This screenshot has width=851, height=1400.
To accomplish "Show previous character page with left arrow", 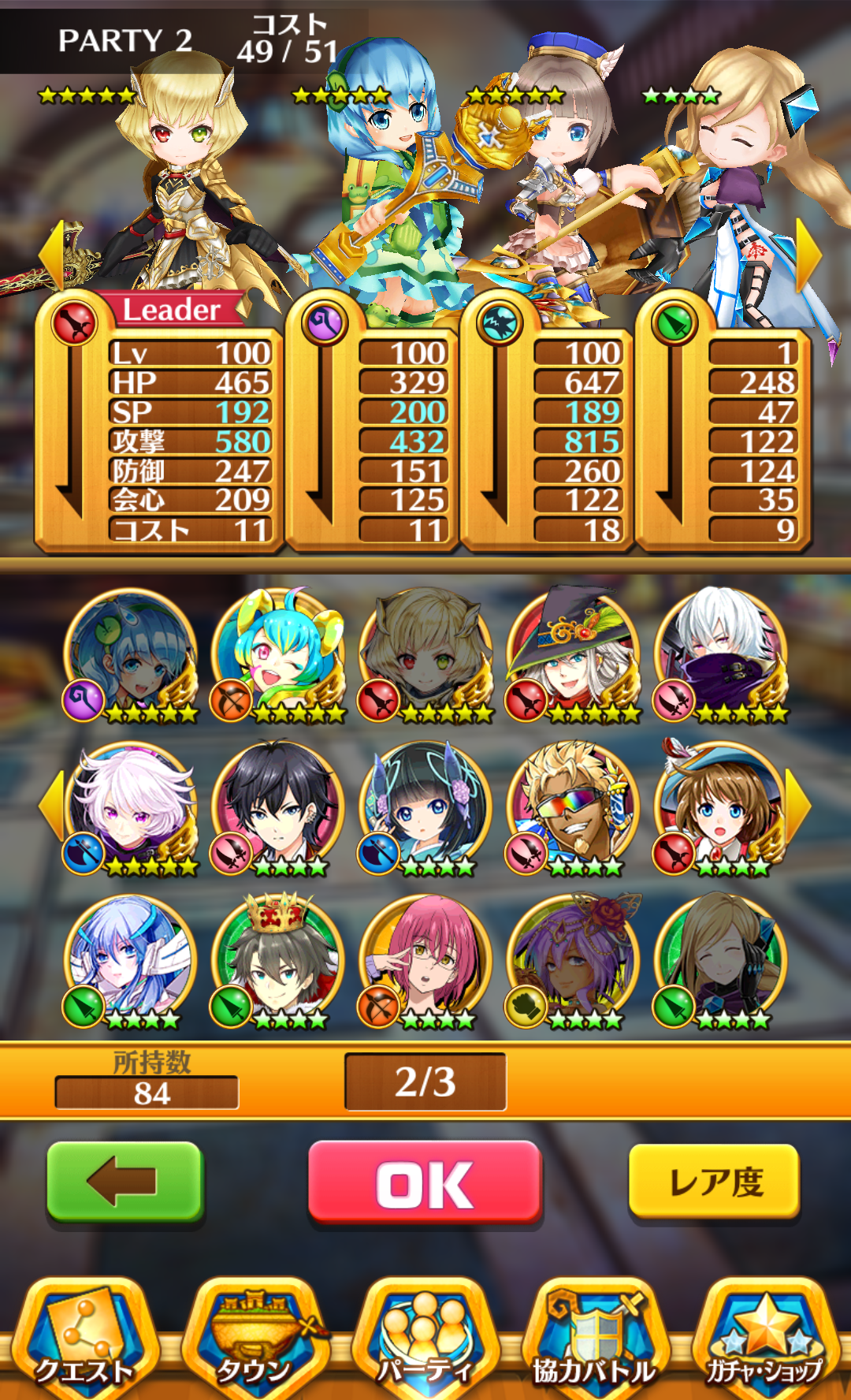I will click(x=52, y=806).
